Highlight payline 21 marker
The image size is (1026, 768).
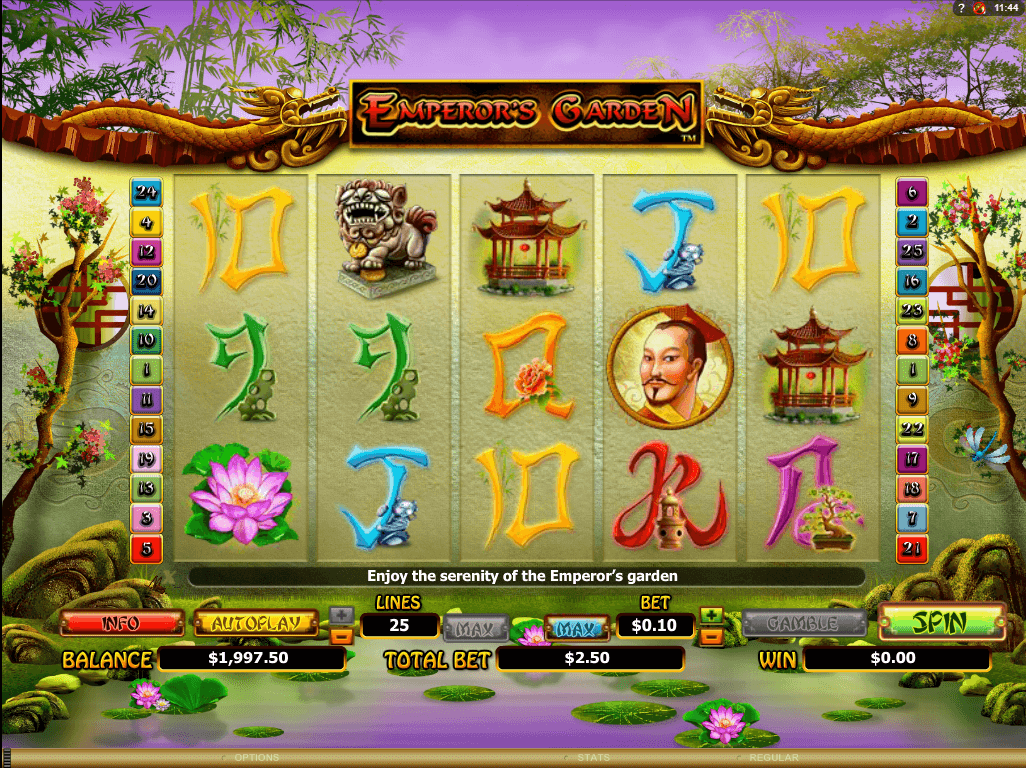pos(912,548)
